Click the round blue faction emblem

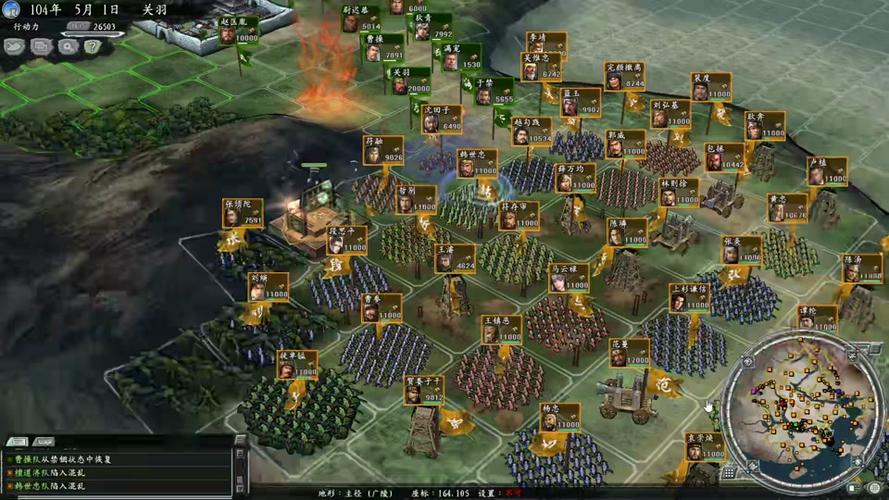click(x=11, y=9)
